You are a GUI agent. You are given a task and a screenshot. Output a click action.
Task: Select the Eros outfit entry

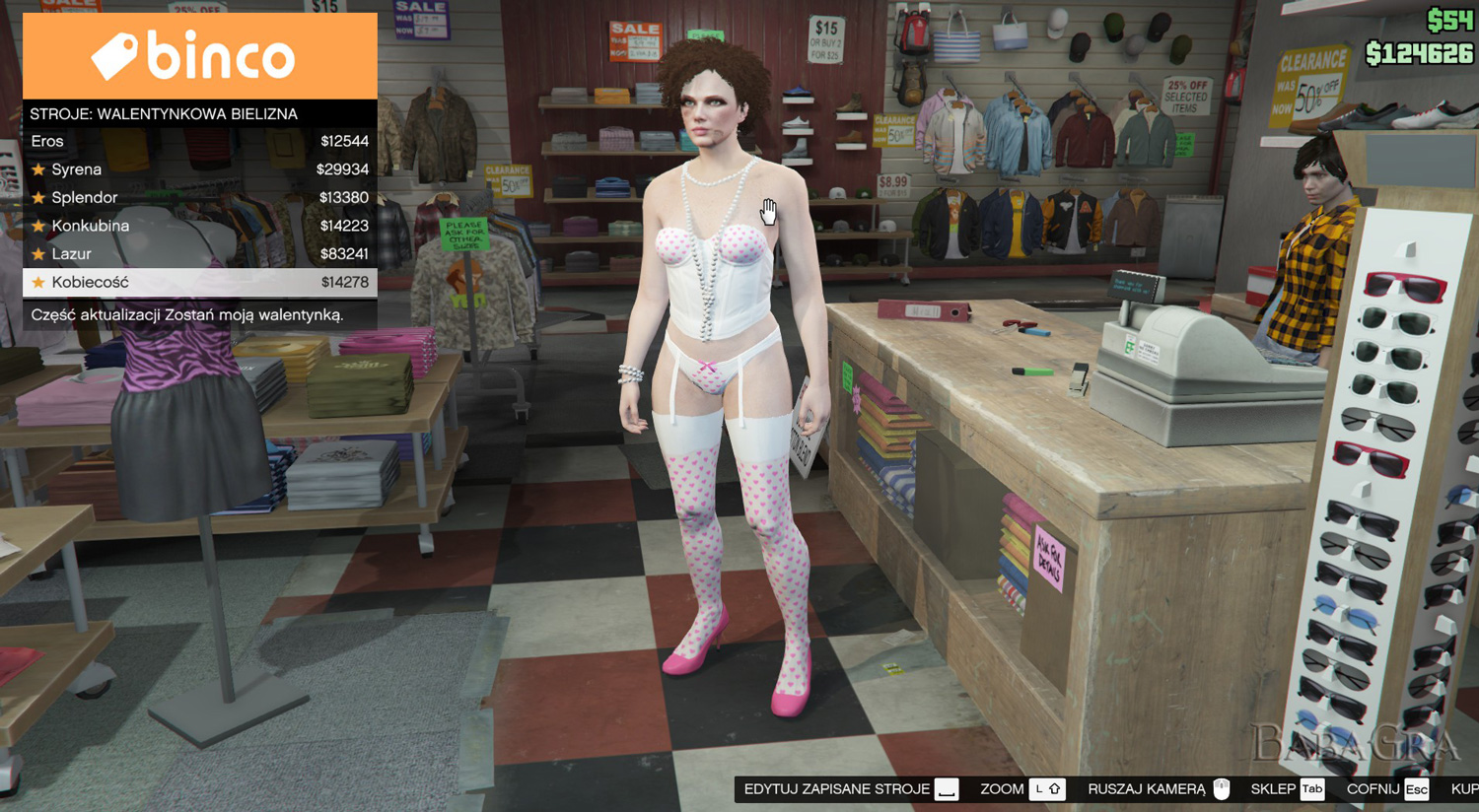point(199,141)
